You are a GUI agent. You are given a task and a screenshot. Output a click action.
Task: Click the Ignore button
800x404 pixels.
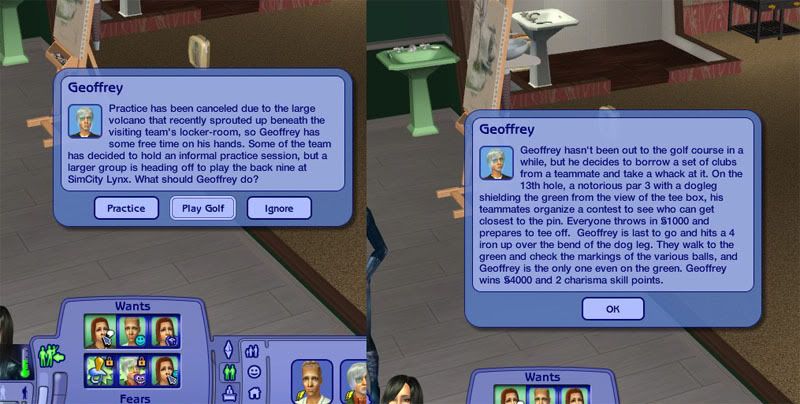click(x=278, y=208)
